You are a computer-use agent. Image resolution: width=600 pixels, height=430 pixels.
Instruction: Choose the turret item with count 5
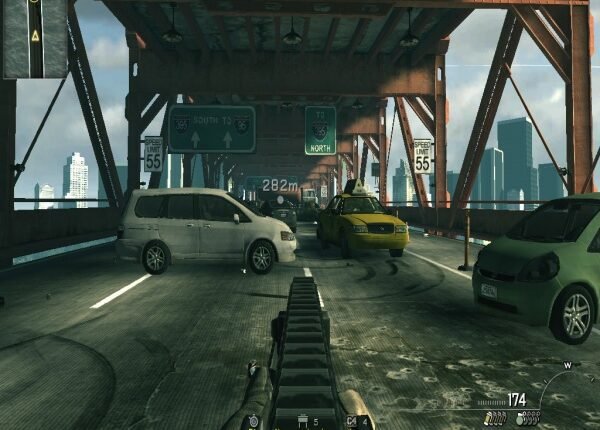(303, 422)
